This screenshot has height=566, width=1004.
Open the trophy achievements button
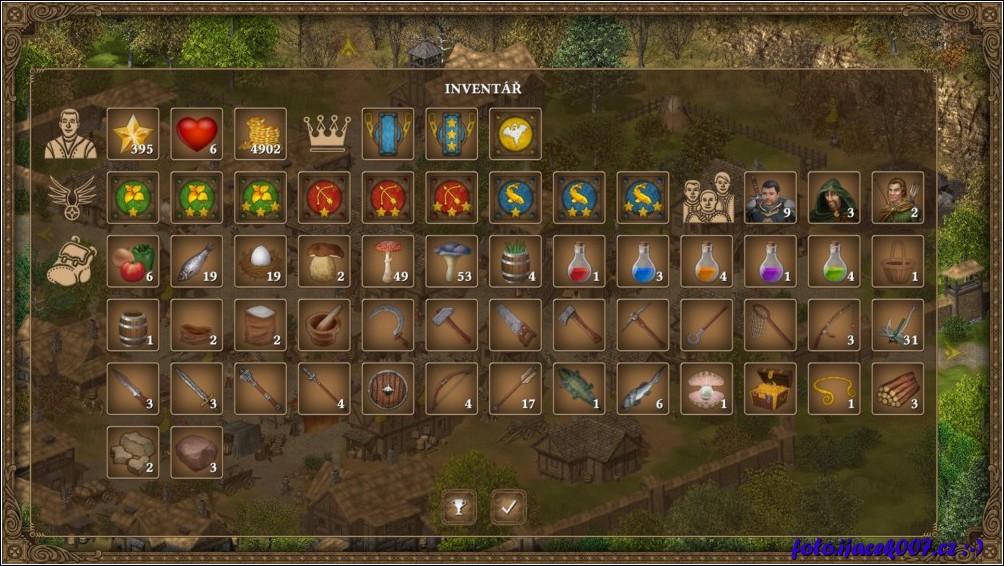click(x=460, y=507)
